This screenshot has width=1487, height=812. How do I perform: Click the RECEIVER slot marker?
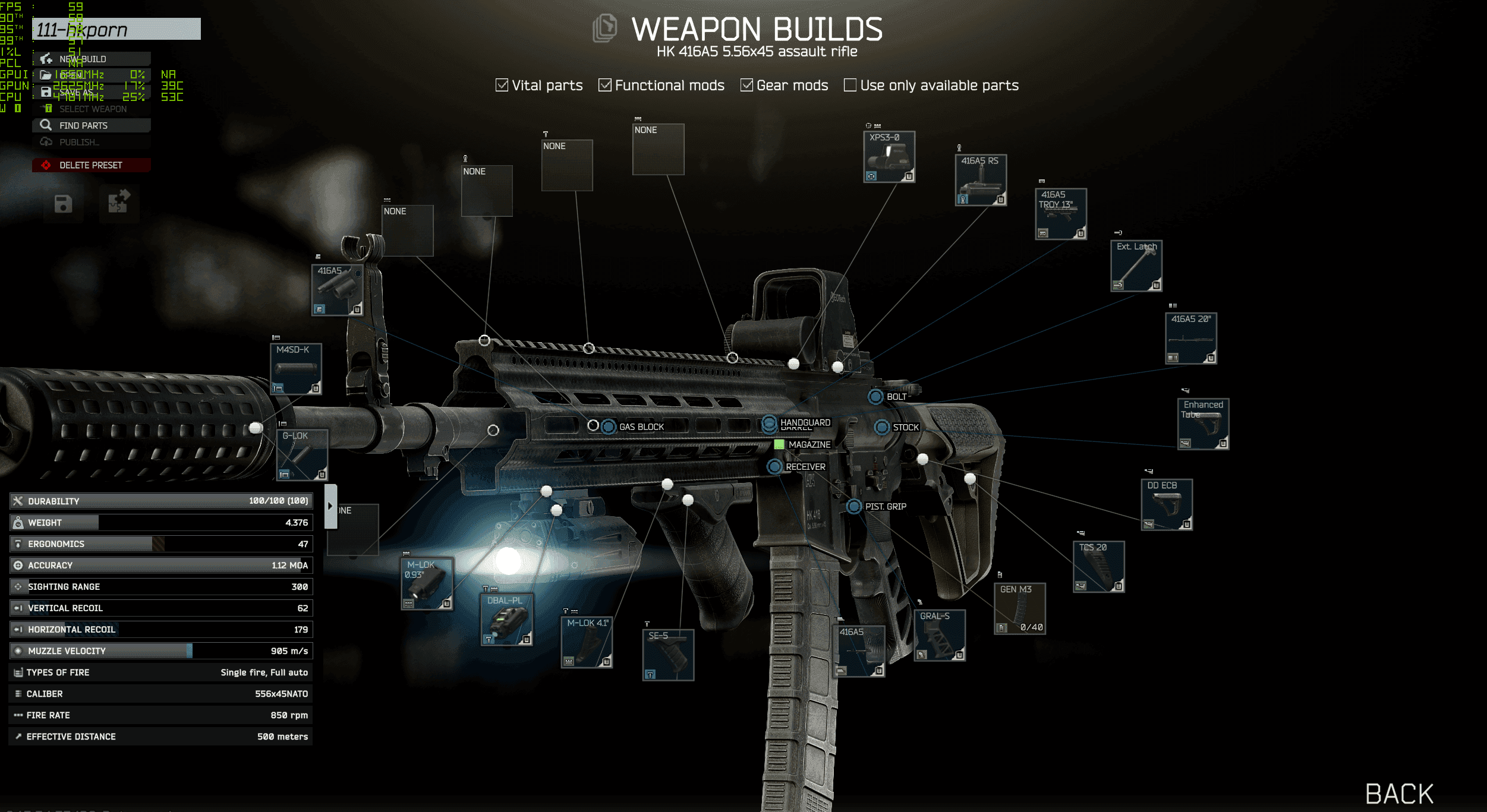(x=774, y=467)
